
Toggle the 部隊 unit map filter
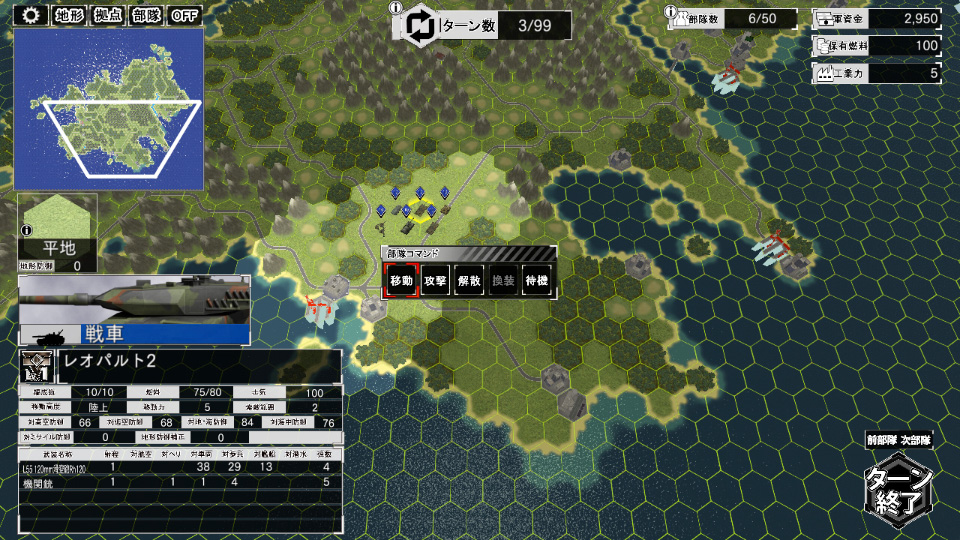pos(145,15)
